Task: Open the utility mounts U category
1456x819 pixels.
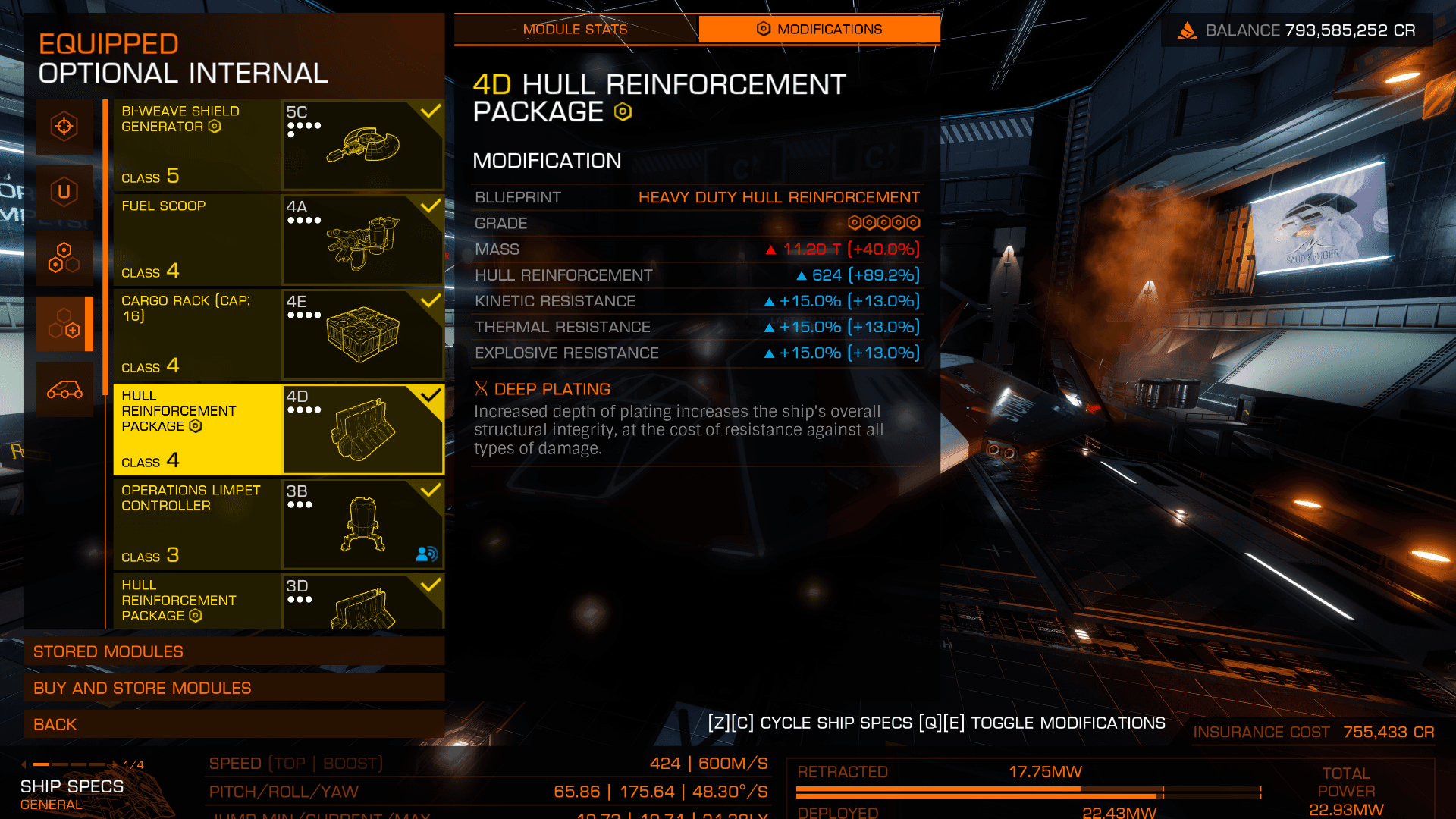Action: (x=64, y=192)
